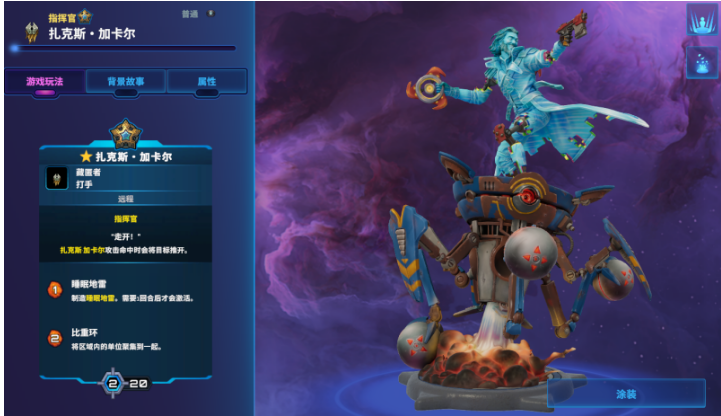Open the 背景故事 tab

pos(126,82)
